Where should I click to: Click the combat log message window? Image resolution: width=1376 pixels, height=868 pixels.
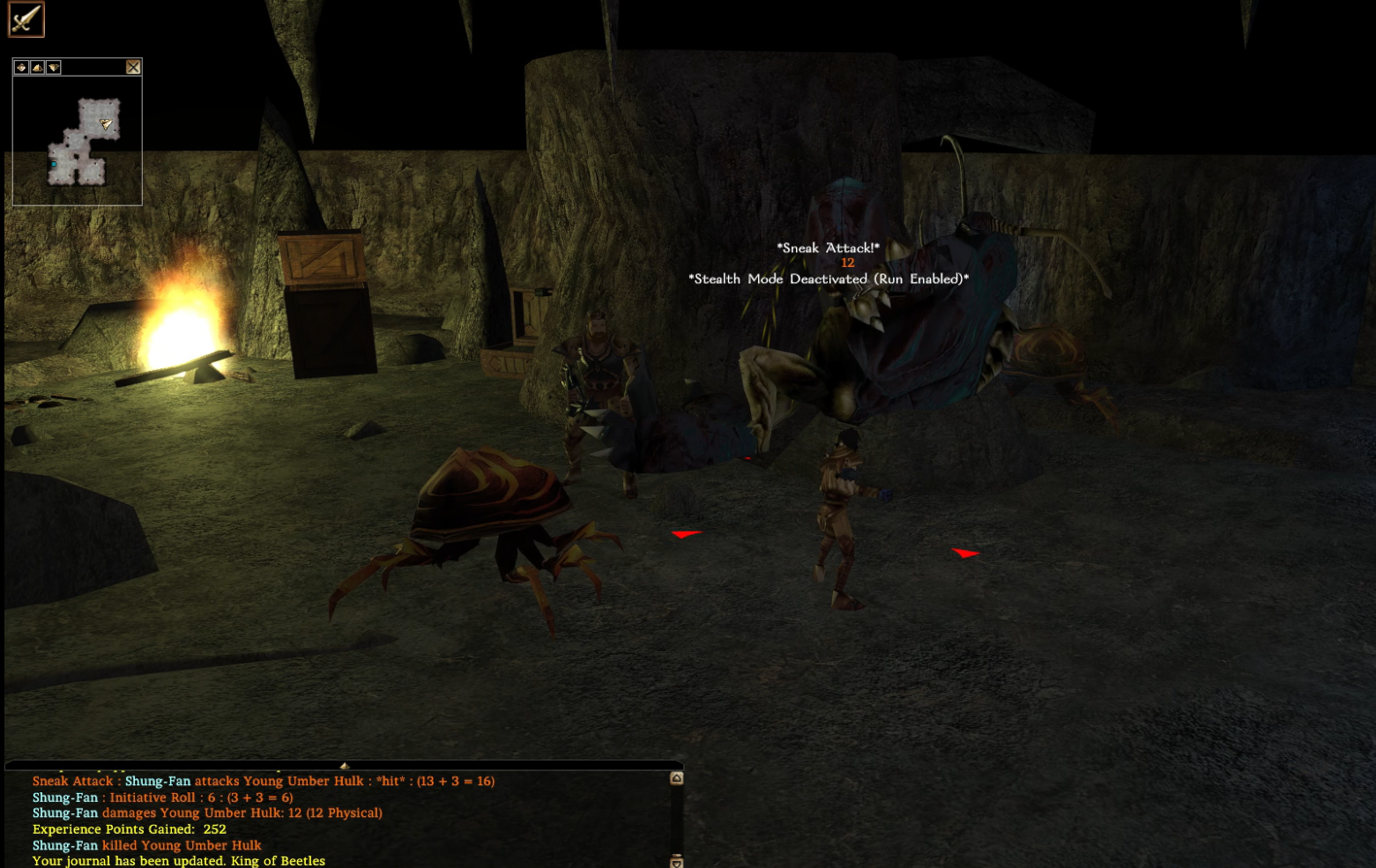click(344, 820)
